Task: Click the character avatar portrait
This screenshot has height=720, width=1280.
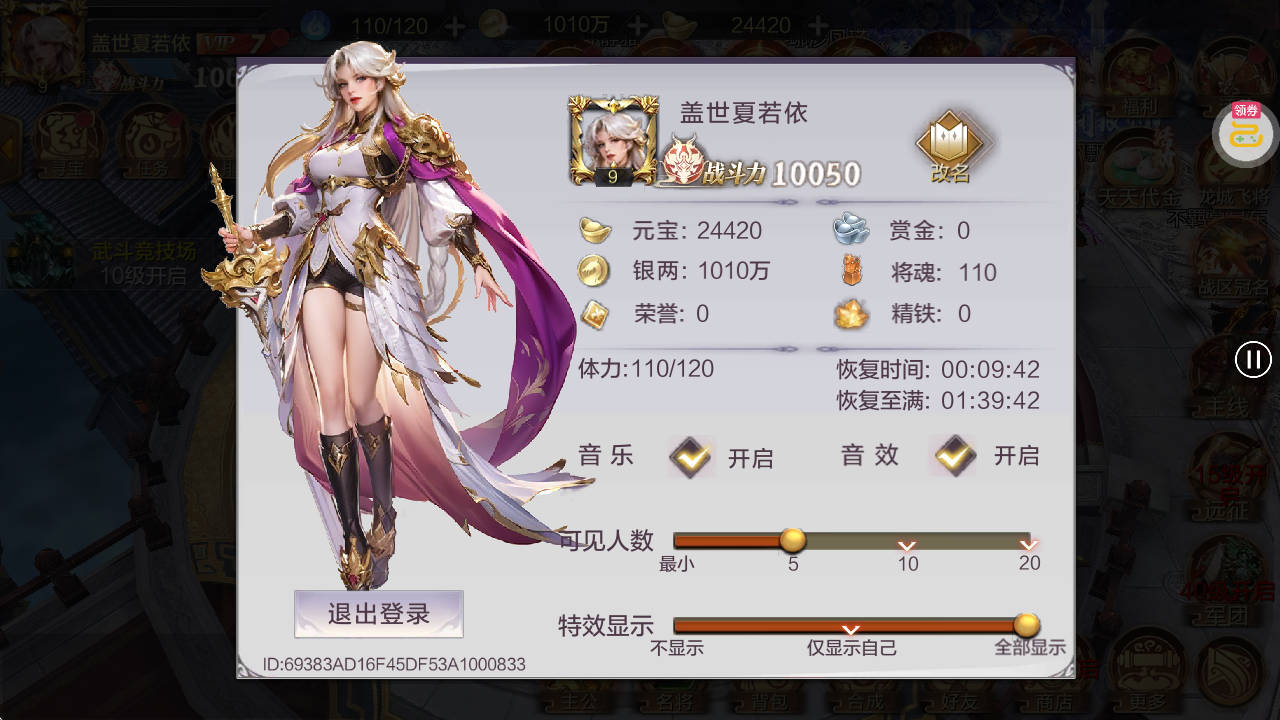Action: (x=613, y=140)
